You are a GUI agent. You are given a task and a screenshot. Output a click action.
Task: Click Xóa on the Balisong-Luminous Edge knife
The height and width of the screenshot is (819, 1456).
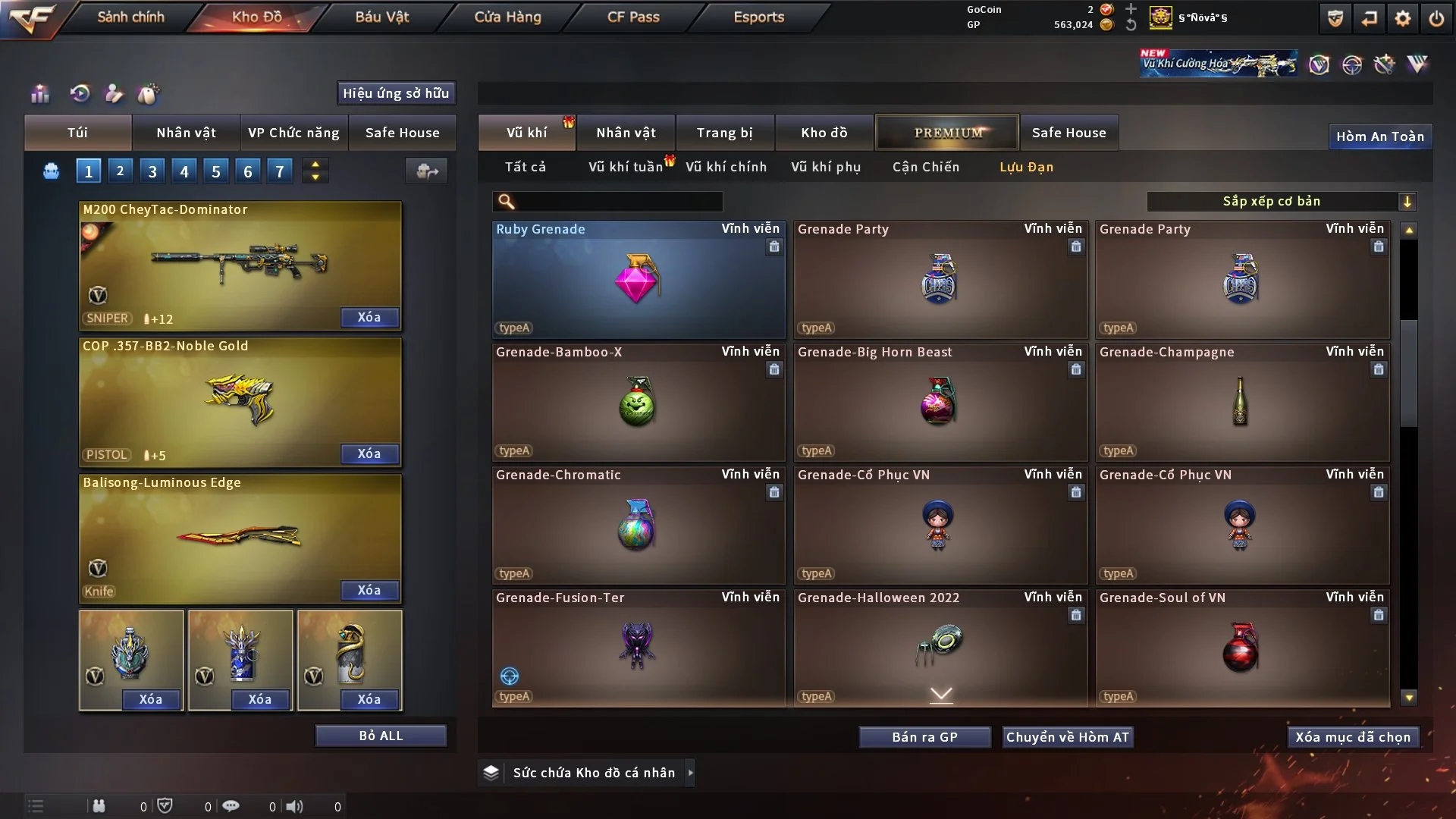pyautogui.click(x=369, y=591)
